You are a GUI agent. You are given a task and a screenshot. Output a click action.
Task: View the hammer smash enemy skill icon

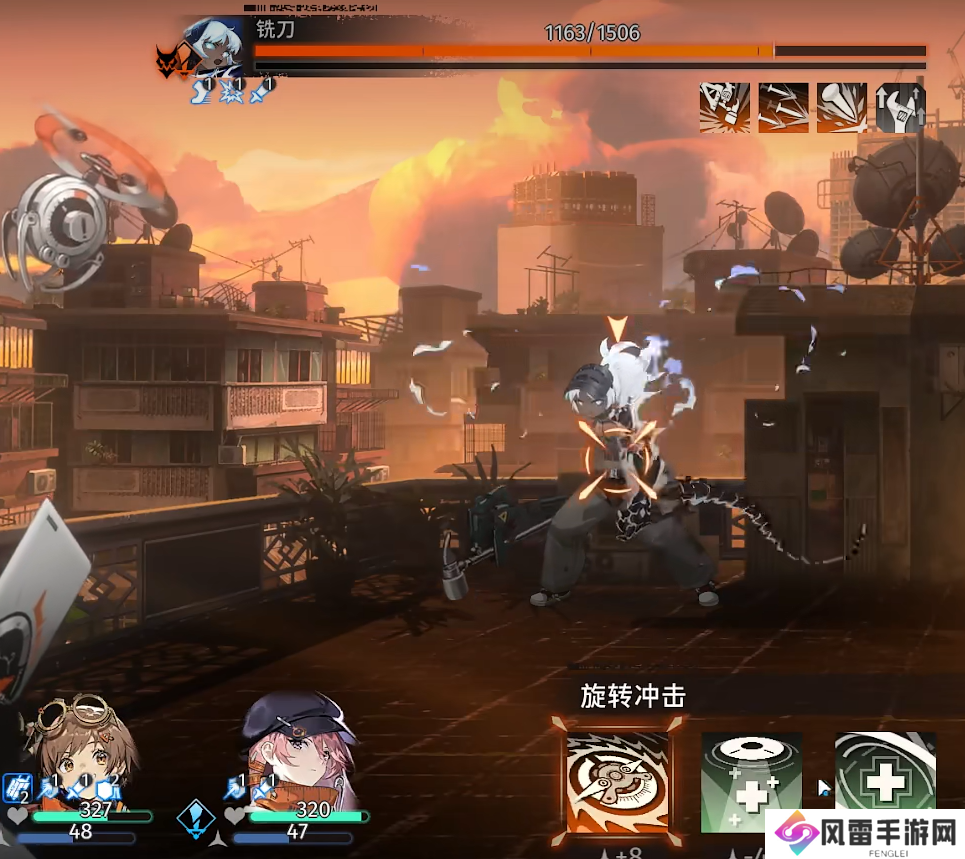coord(725,108)
